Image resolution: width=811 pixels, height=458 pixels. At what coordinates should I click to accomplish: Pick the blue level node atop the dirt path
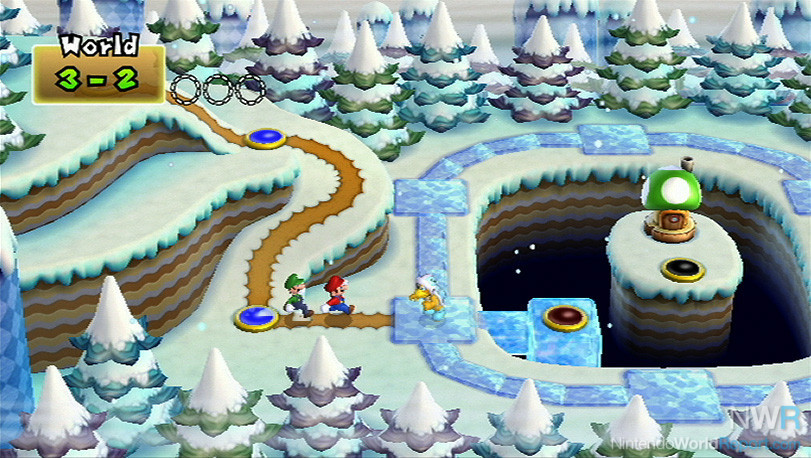point(265,139)
